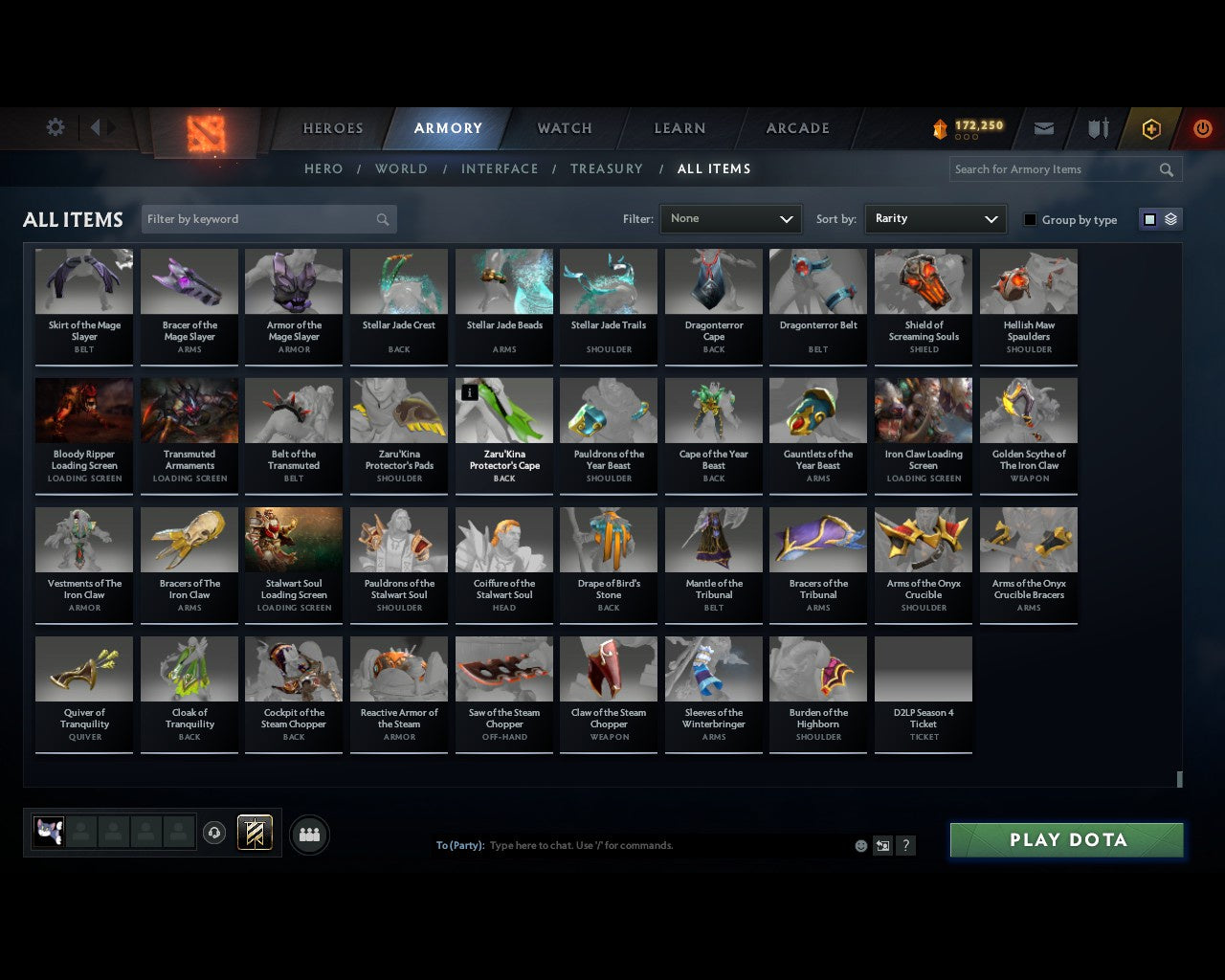1225x980 pixels.
Task: Open the mail notifications envelope
Action: click(1043, 127)
